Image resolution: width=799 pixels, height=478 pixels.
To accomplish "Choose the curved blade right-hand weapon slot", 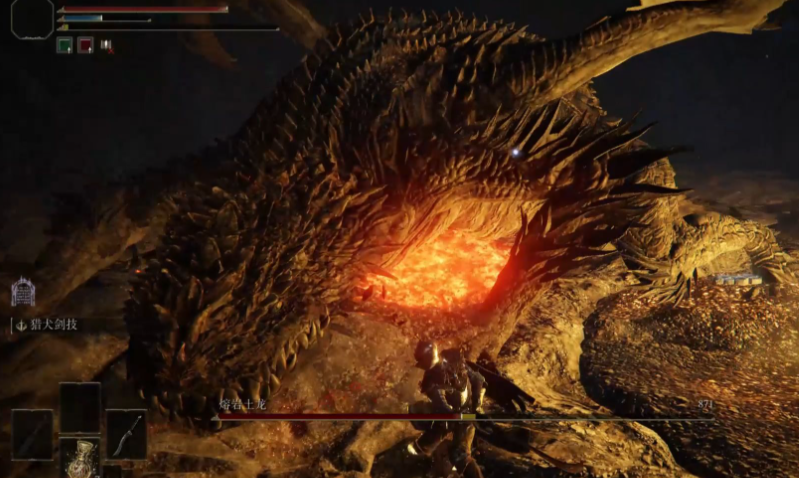I will (x=126, y=434).
